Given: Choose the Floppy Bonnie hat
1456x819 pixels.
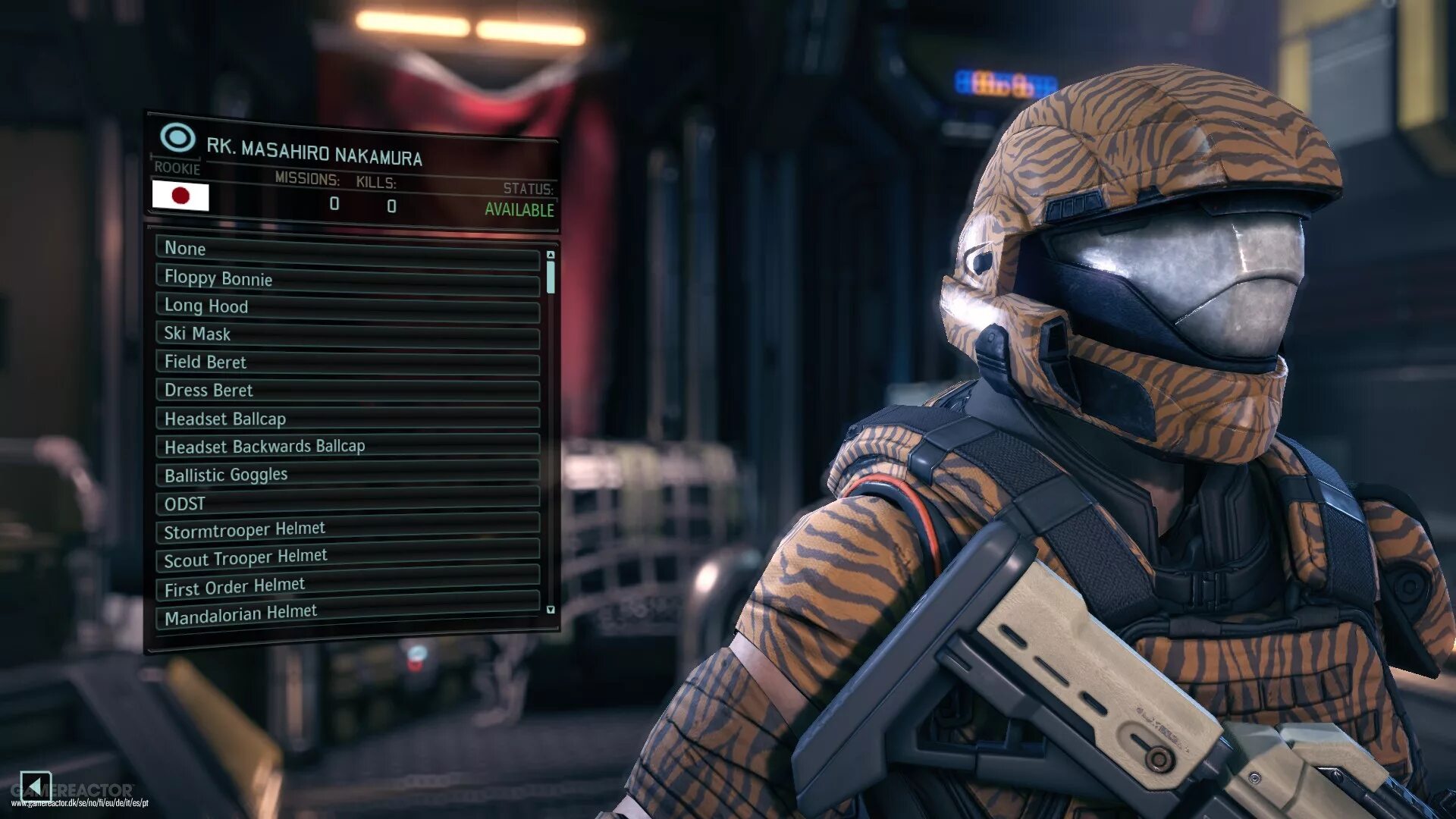Looking at the screenshot, I should (347, 278).
